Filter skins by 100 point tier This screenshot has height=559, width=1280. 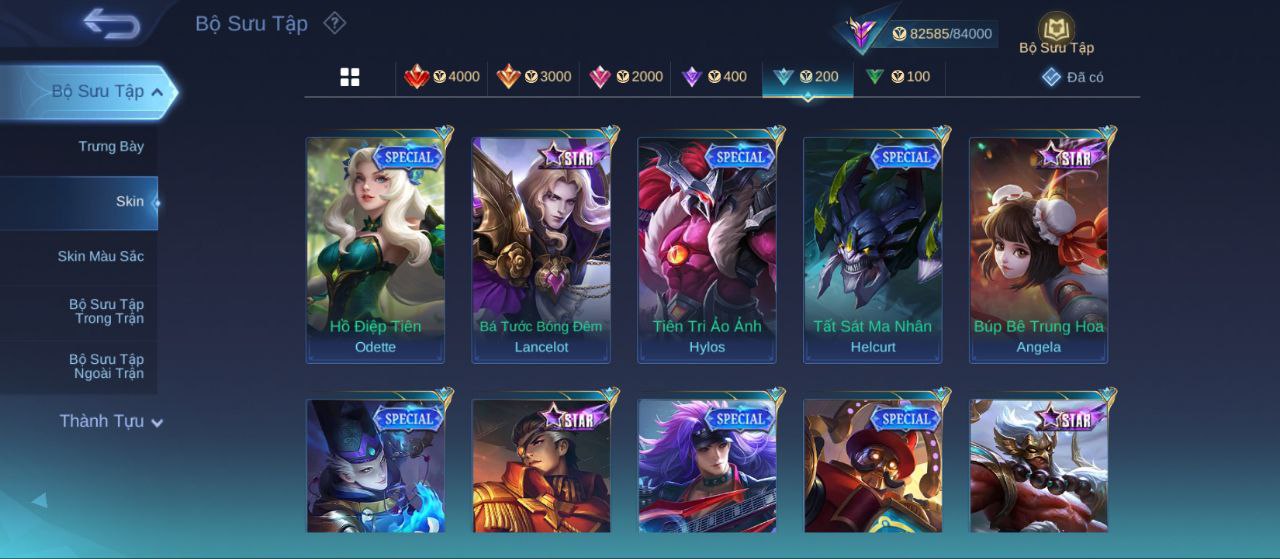(898, 77)
